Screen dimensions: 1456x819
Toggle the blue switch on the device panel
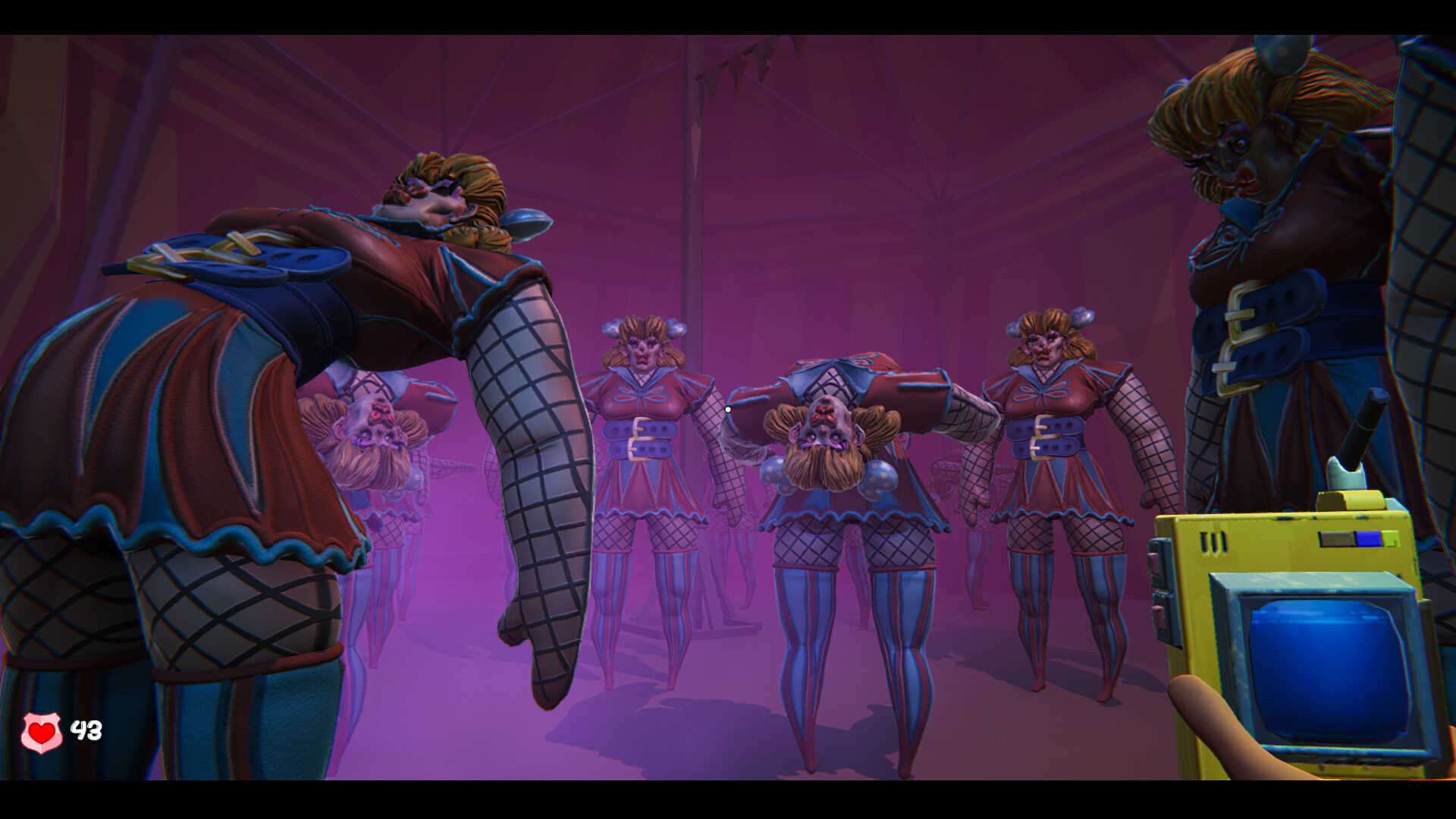tap(1367, 538)
